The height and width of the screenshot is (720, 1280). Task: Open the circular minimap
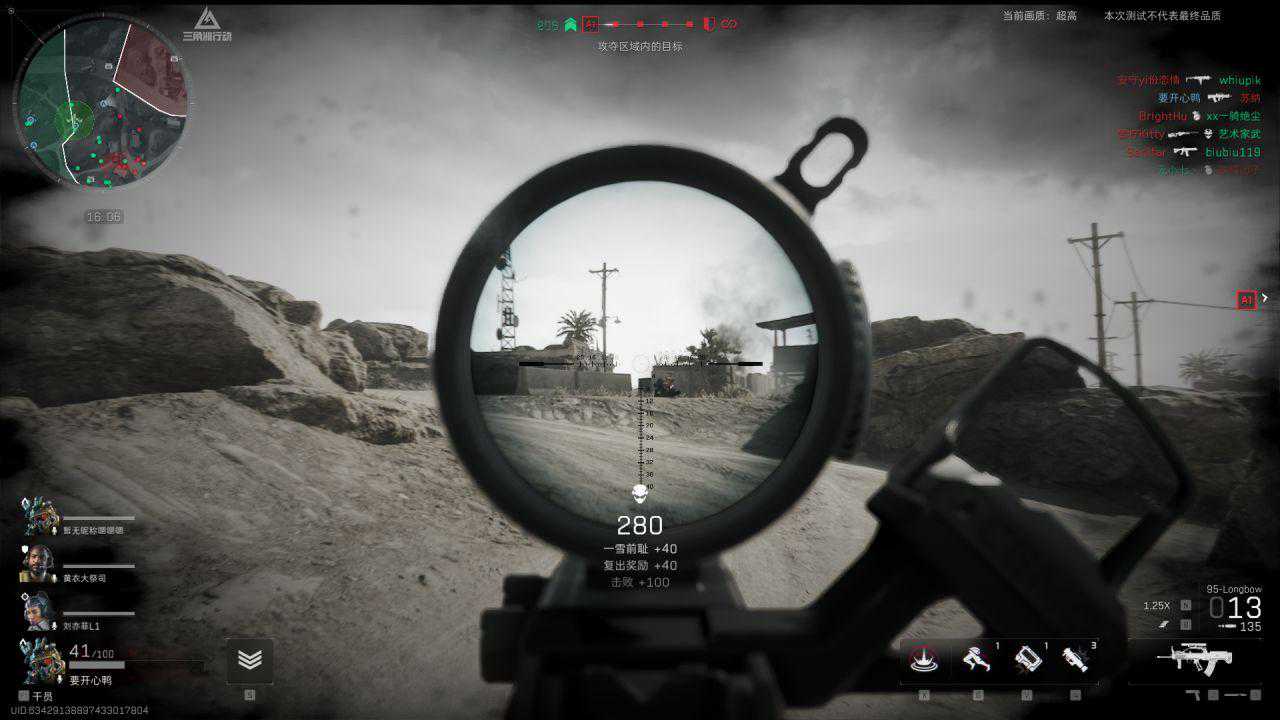point(103,105)
